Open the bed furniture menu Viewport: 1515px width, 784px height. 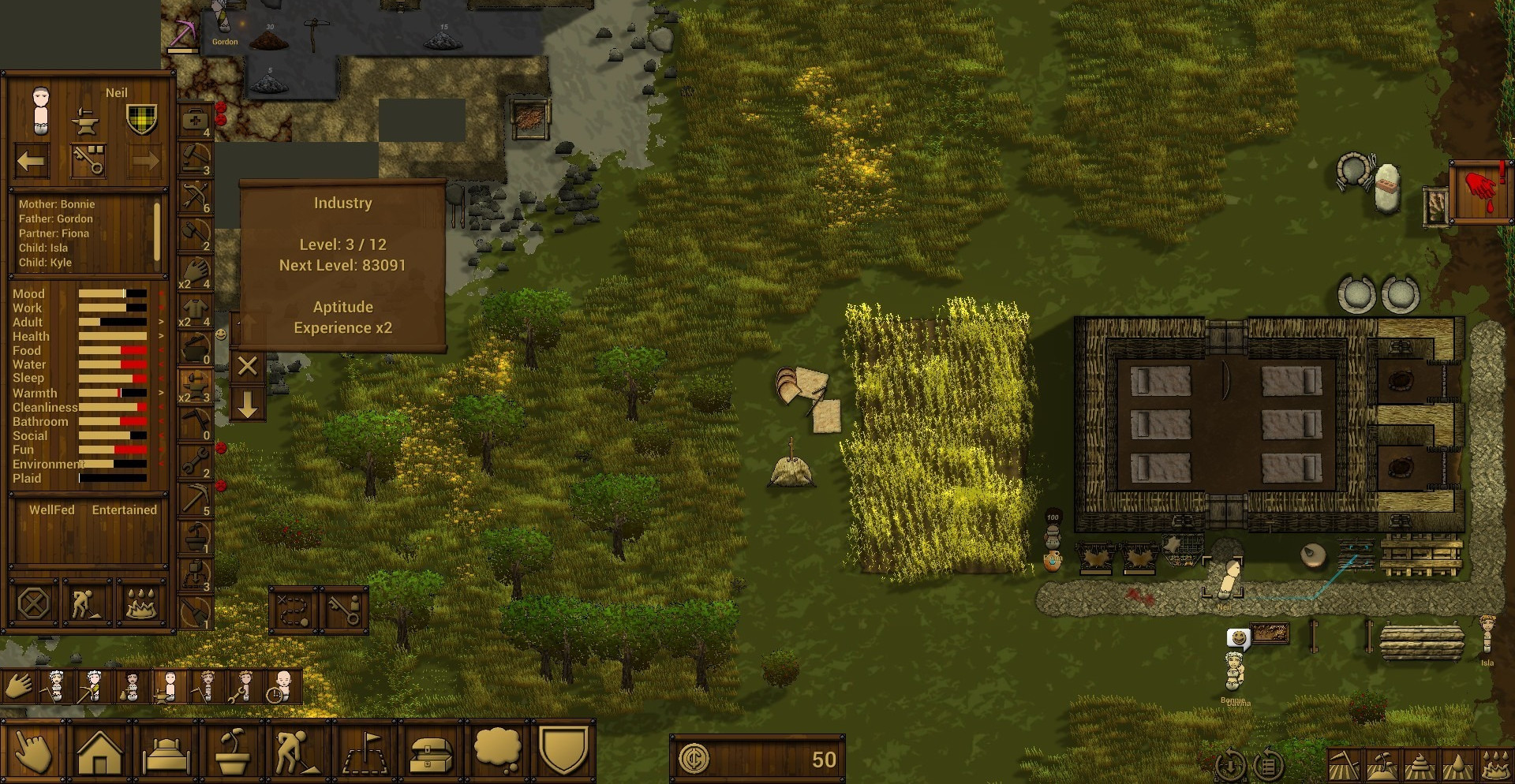(x=166, y=752)
